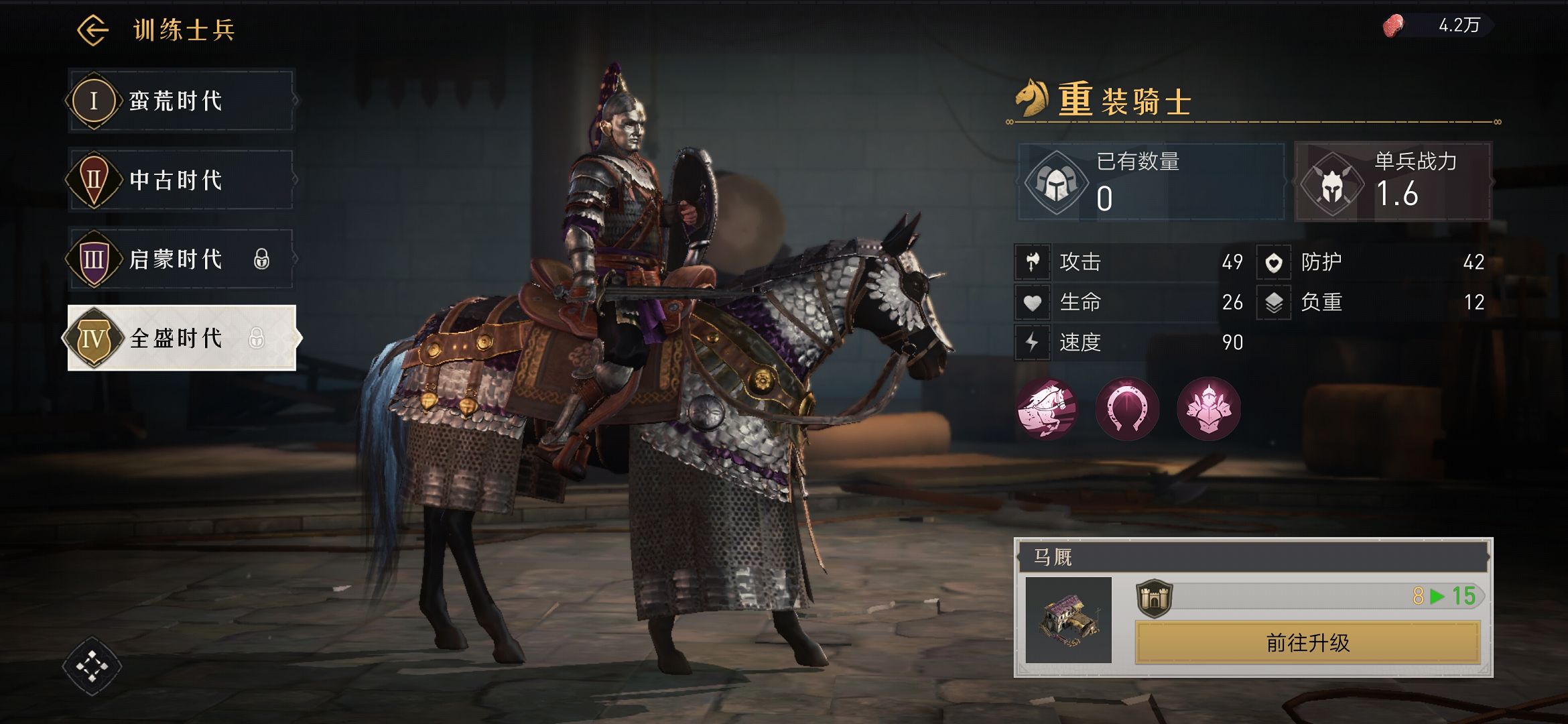
Task: Select the 全盛时代 era tab
Action: coord(181,338)
